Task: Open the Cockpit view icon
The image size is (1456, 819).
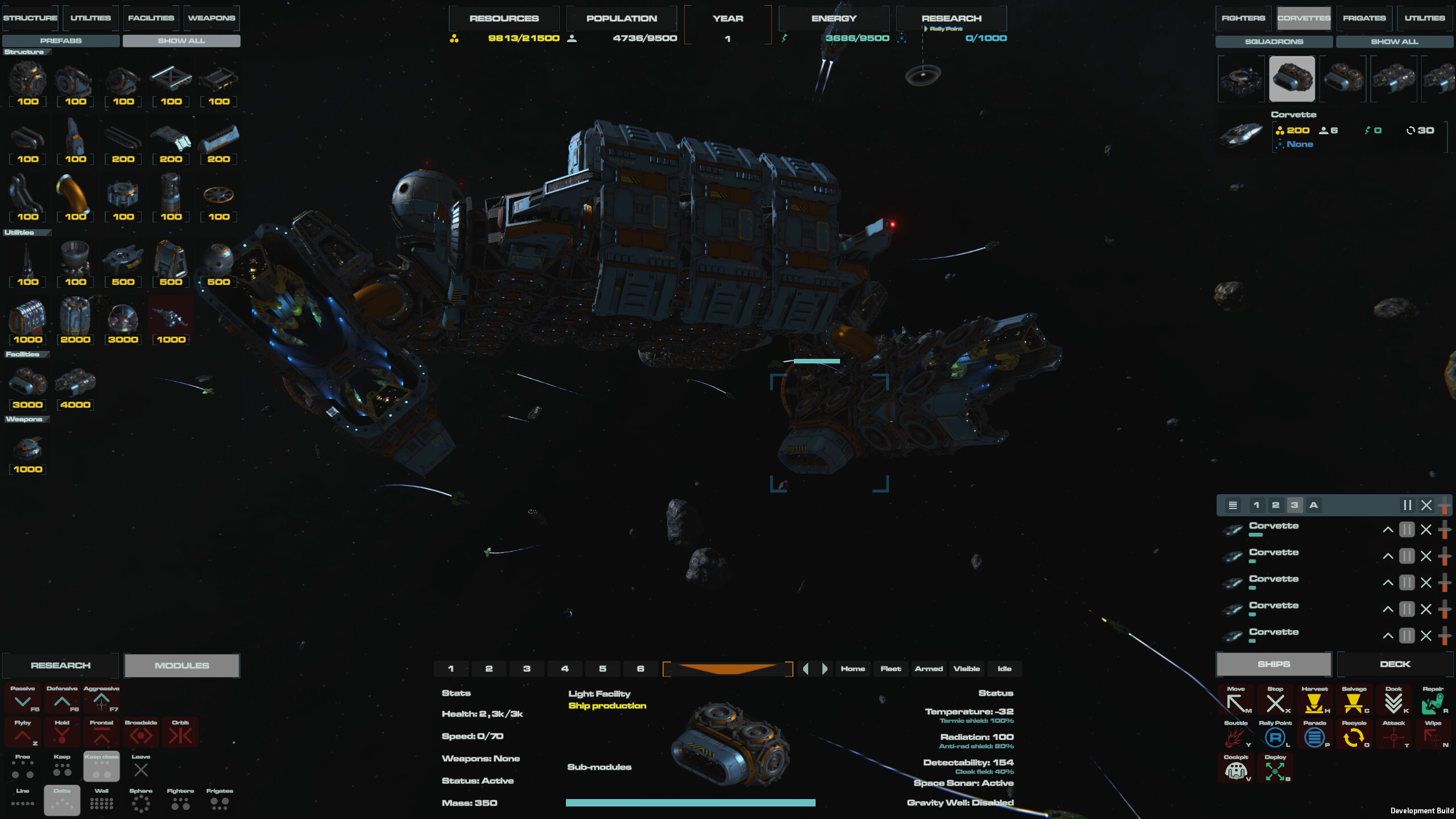Action: tap(1237, 772)
